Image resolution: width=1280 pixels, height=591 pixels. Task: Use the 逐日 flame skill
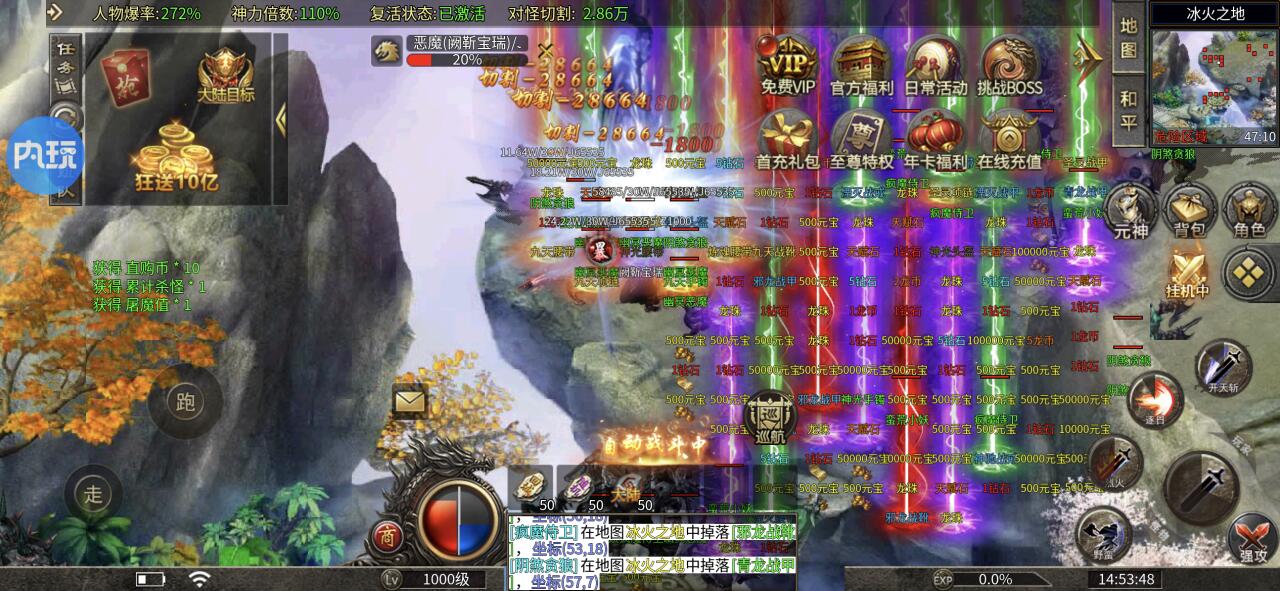[1156, 399]
